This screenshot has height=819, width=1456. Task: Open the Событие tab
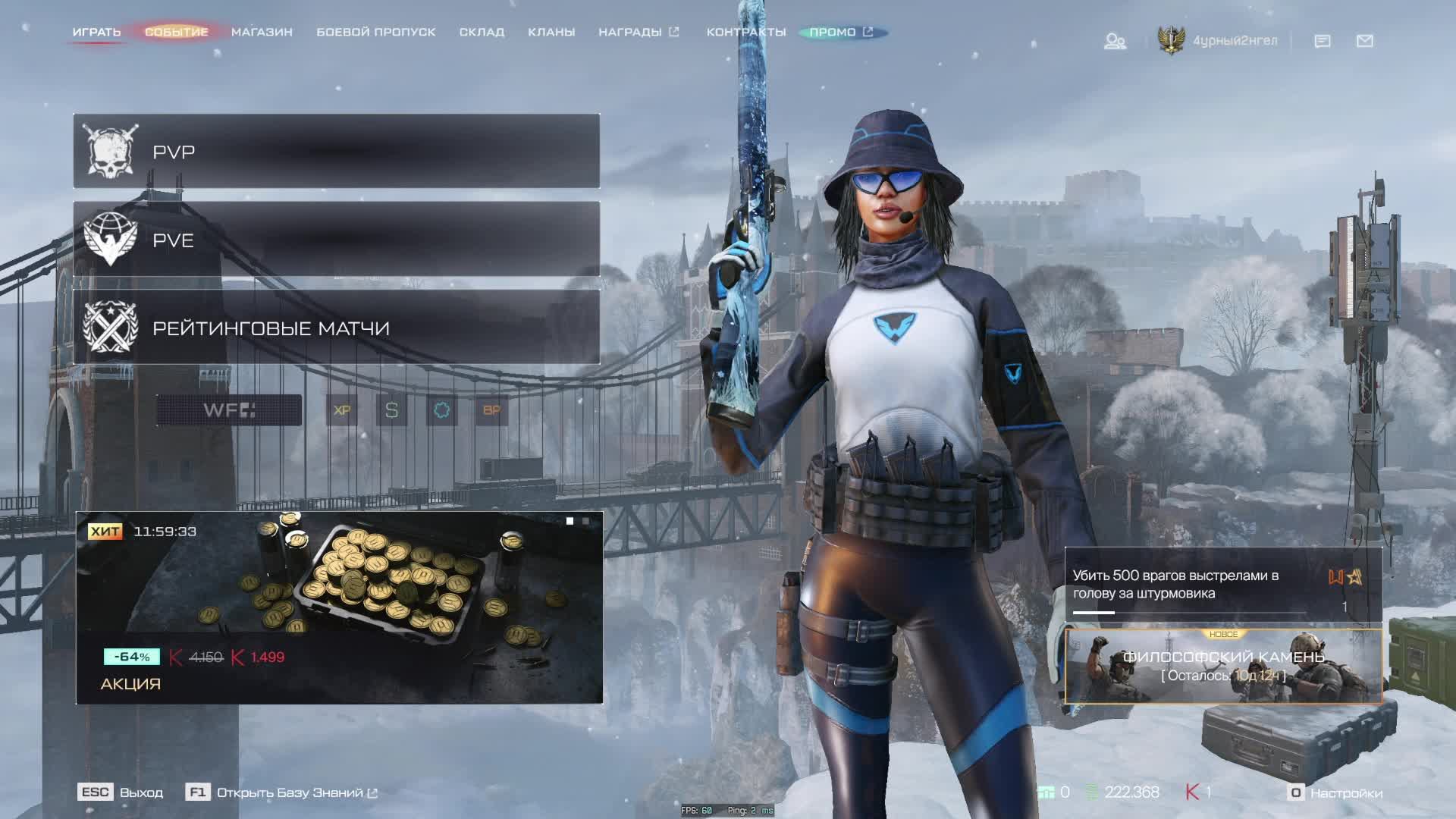[176, 32]
